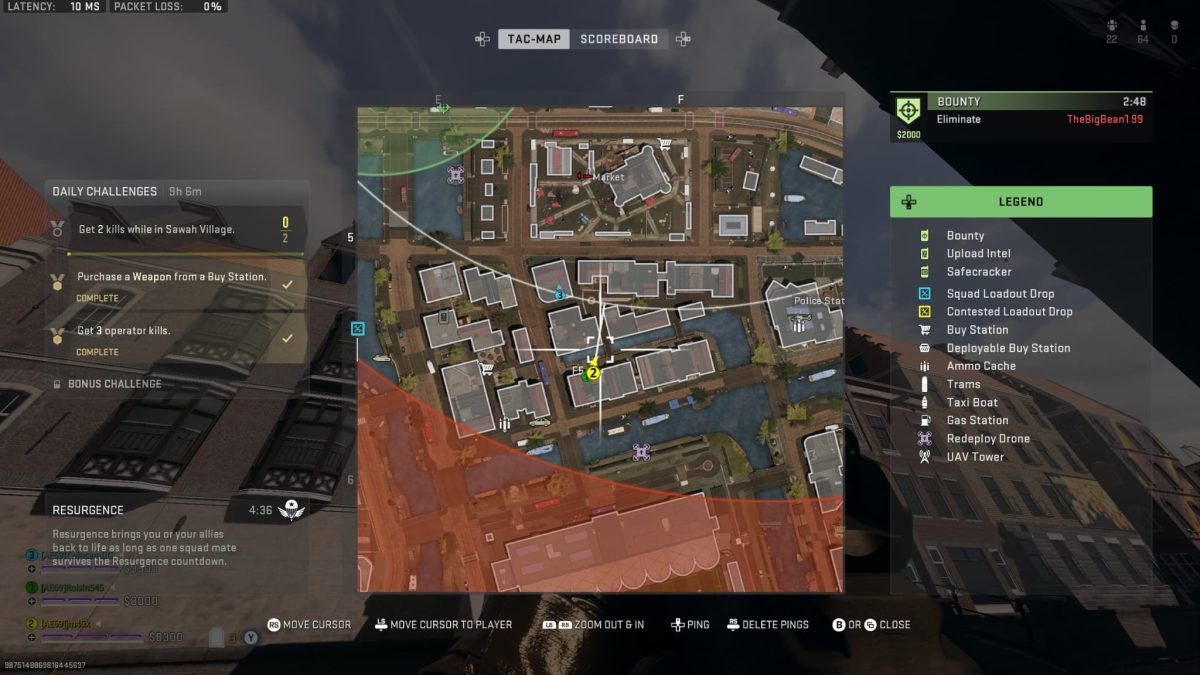This screenshot has height=675, width=1200.
Task: Pick Ammo Cache in the legend
Action: [980, 366]
